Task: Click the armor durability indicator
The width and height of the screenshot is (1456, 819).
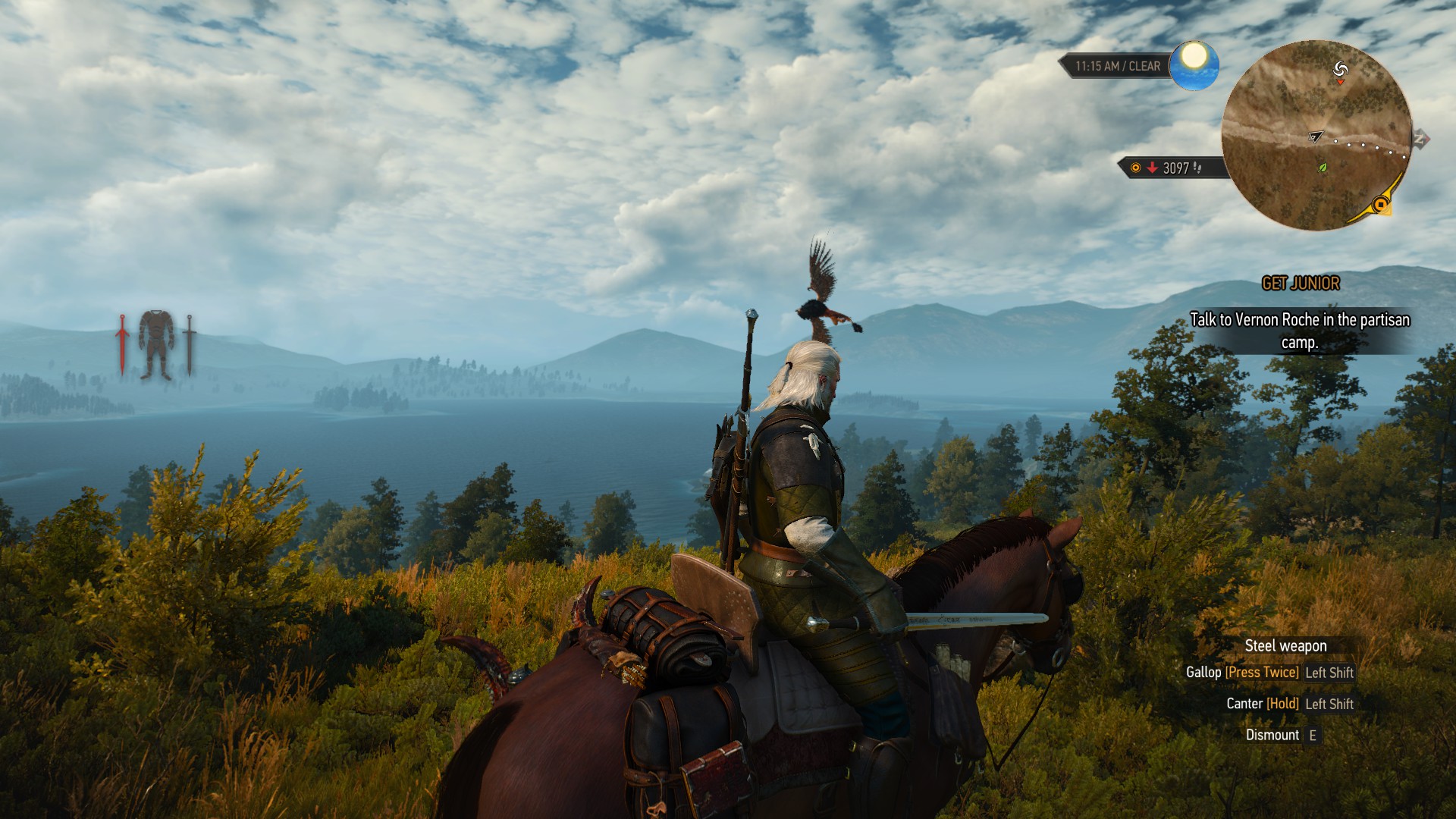Action: click(156, 344)
